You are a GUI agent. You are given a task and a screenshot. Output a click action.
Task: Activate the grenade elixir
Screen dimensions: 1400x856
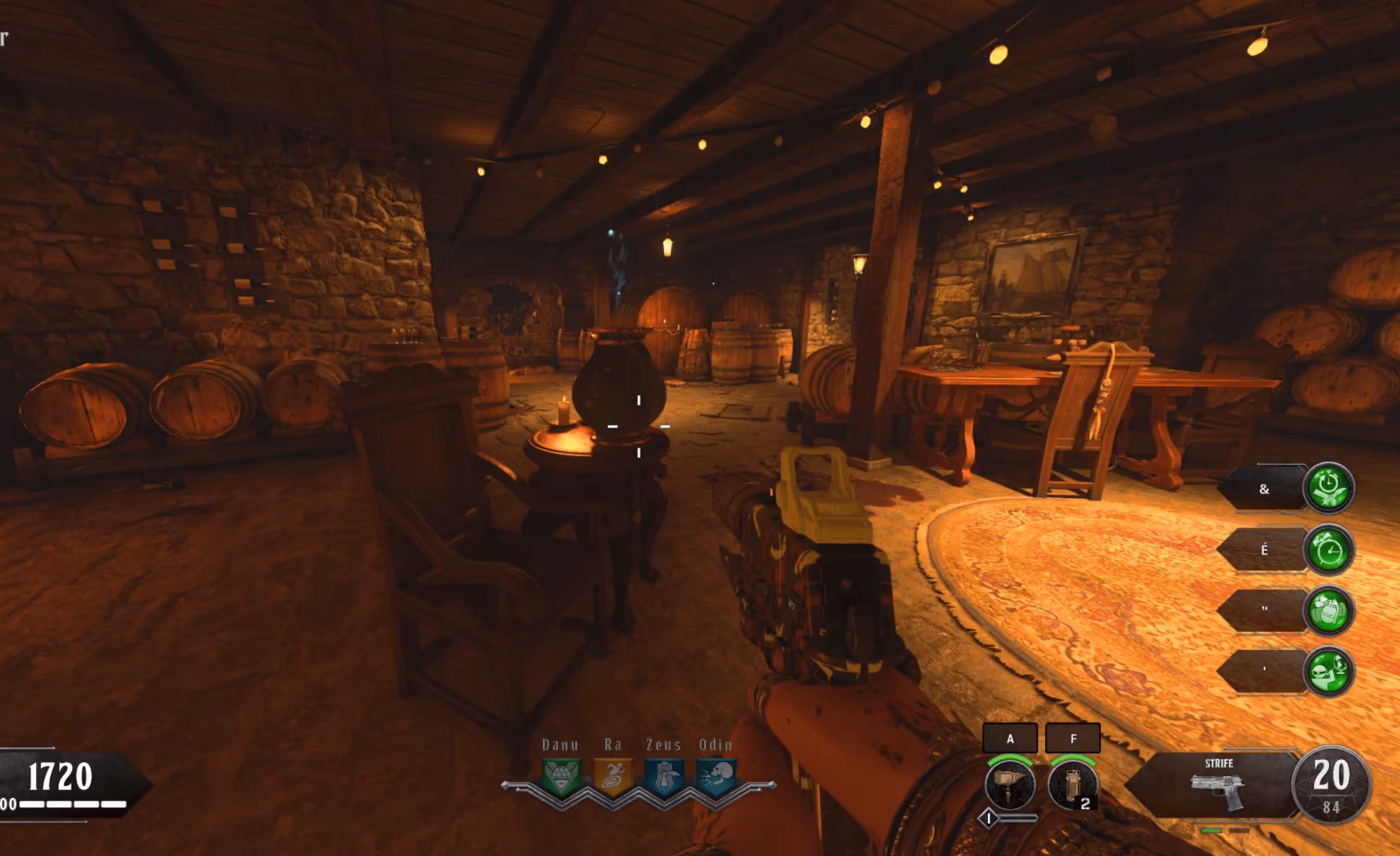pyautogui.click(x=1328, y=611)
